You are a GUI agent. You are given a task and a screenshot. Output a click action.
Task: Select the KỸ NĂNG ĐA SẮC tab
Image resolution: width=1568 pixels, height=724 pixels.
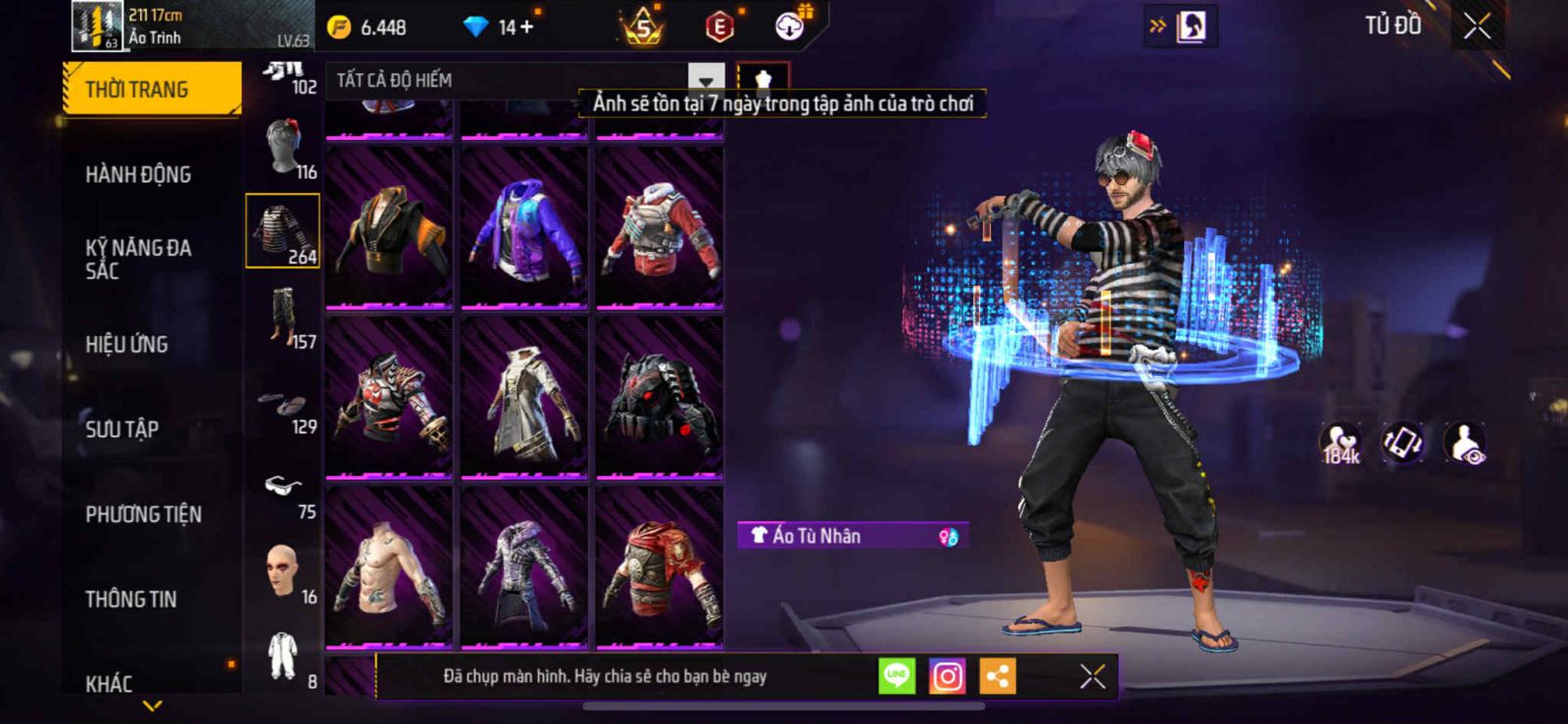[x=138, y=259]
